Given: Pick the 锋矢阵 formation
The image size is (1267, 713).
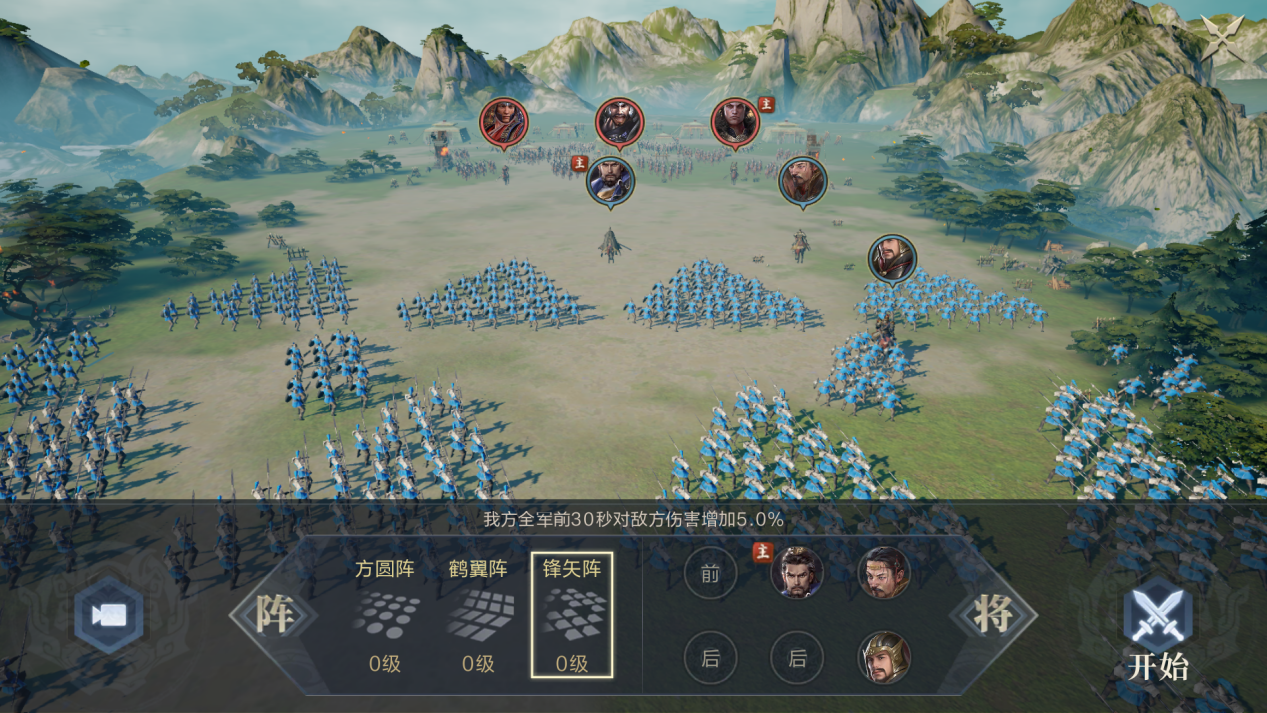Looking at the screenshot, I should tap(572, 615).
